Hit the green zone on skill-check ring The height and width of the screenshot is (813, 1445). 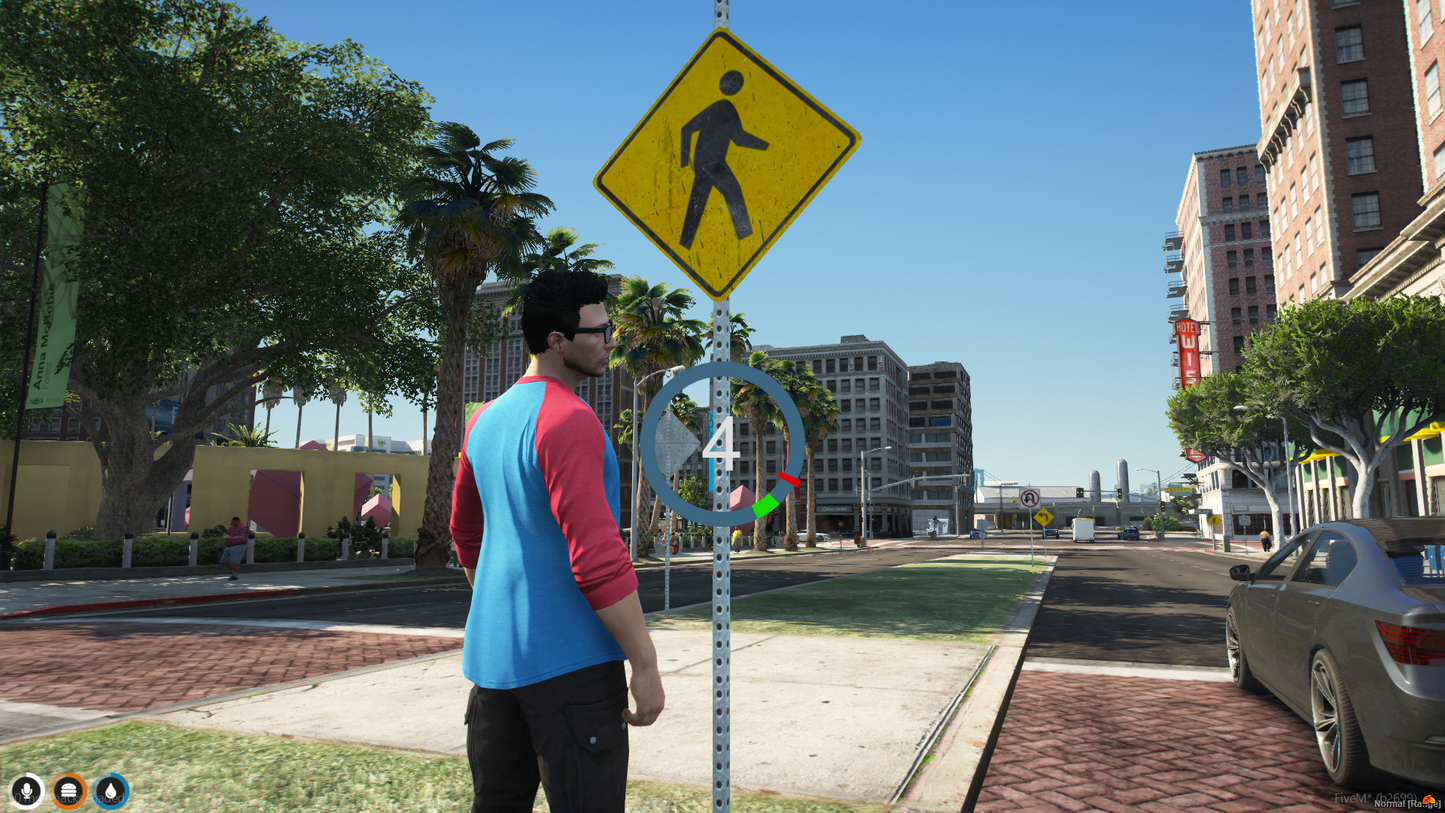point(765,506)
